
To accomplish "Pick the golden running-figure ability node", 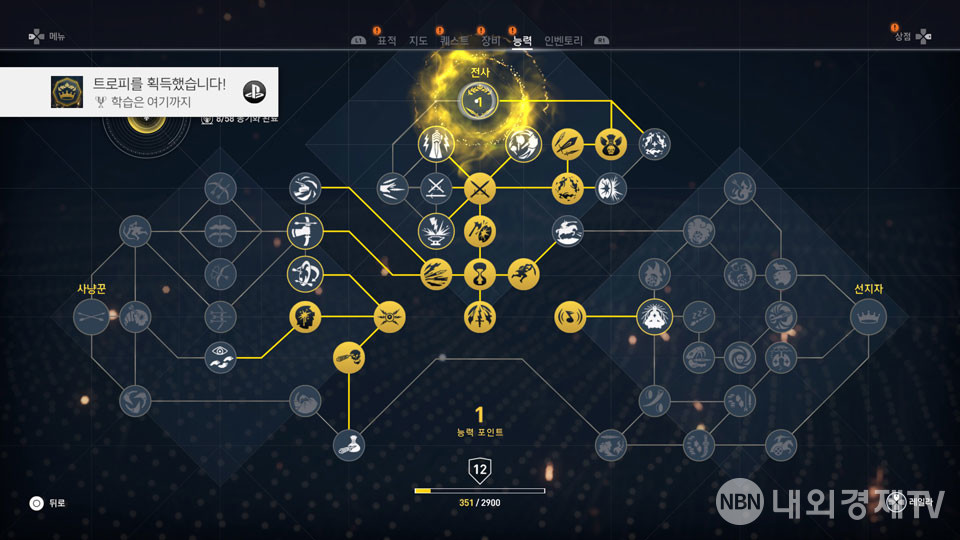I will coord(523,273).
